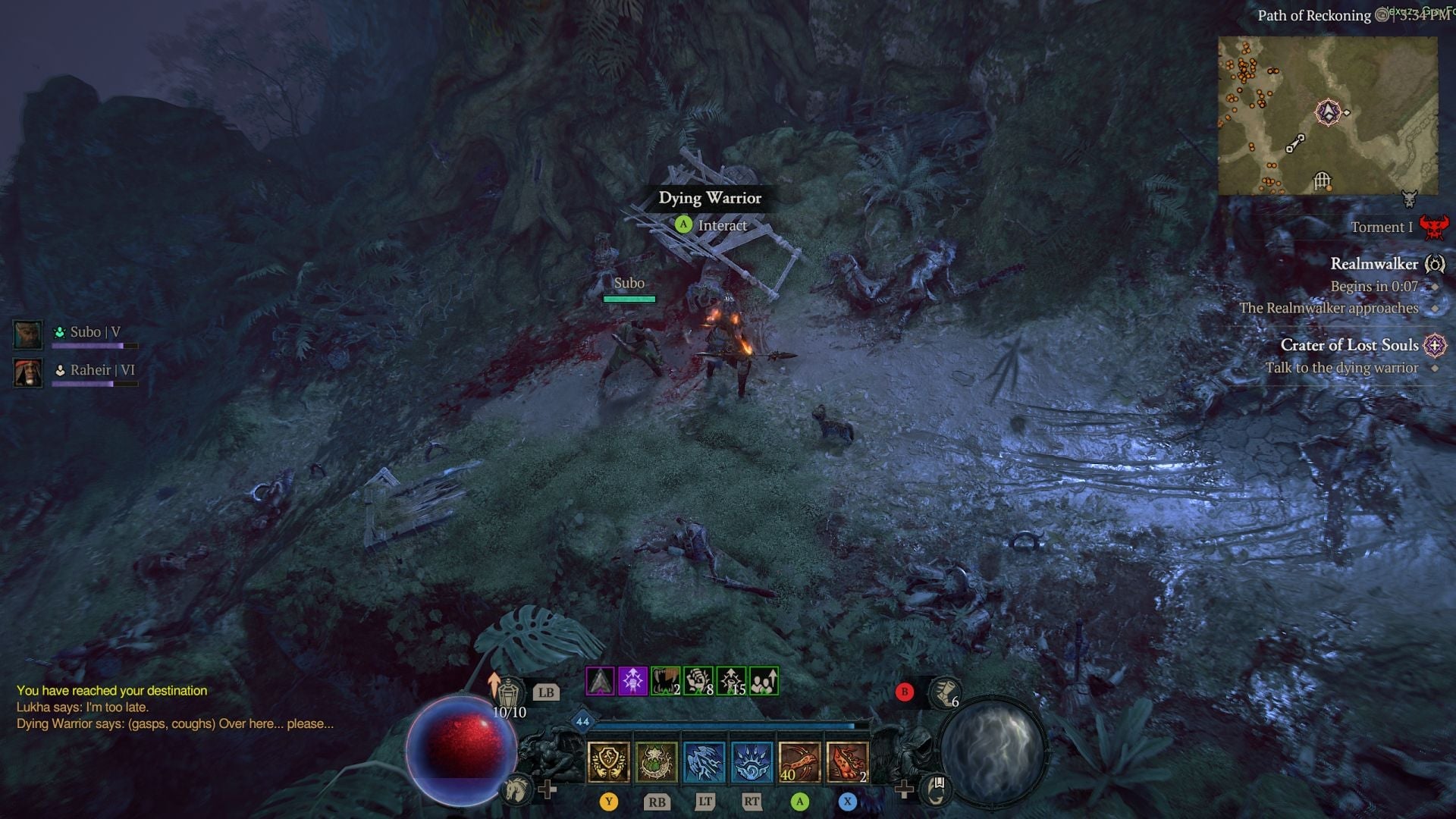Trigger the frost swirl skill bound to RT

[x=752, y=762]
